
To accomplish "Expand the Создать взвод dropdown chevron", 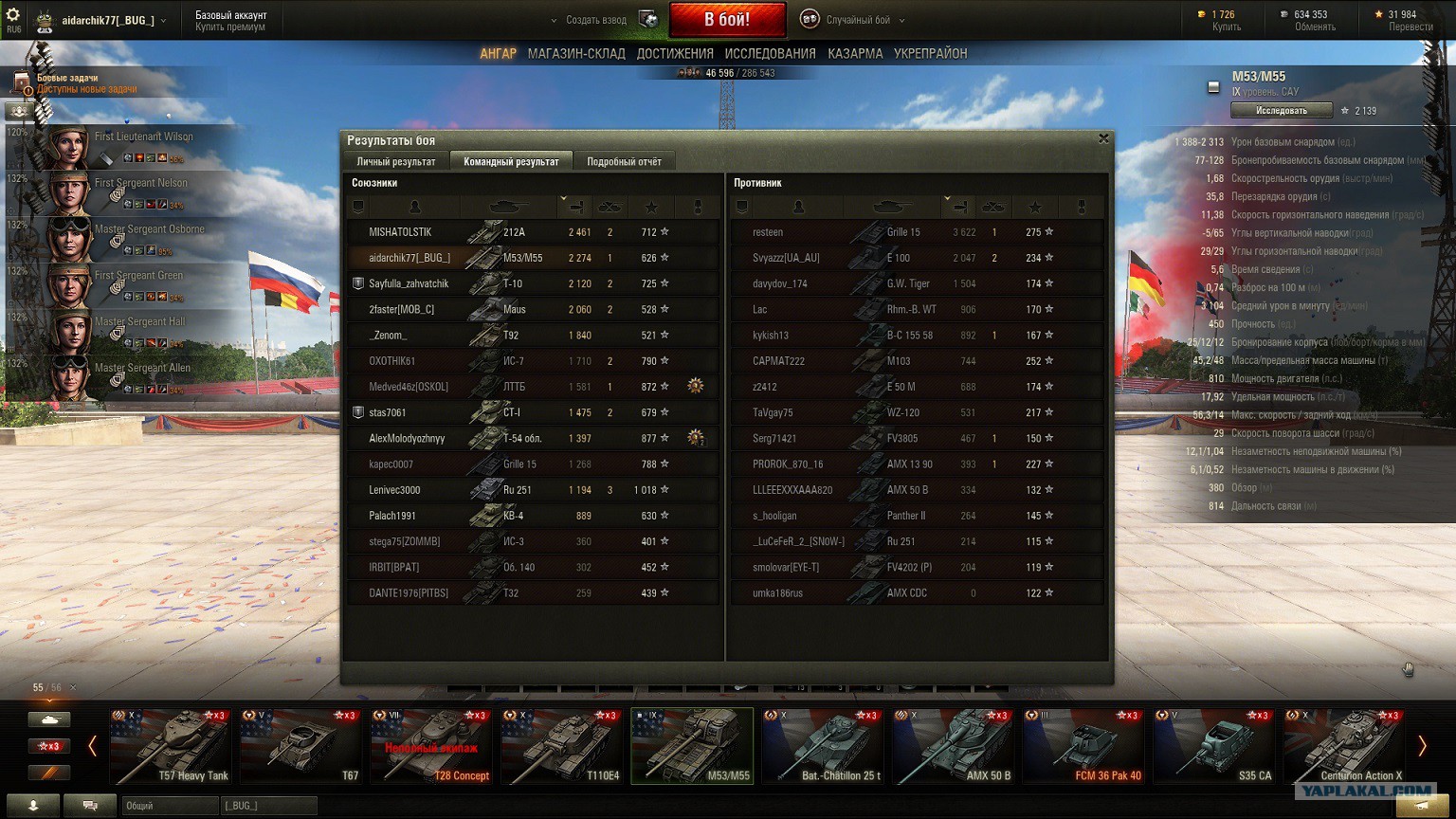I will [x=553, y=19].
